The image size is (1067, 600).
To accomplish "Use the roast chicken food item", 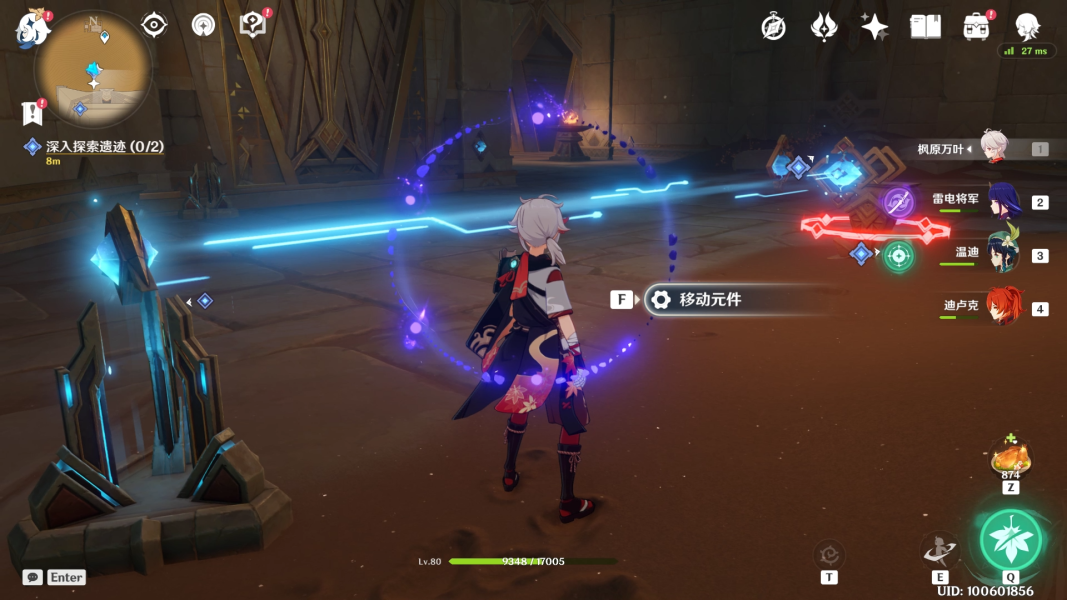I will coord(1011,459).
